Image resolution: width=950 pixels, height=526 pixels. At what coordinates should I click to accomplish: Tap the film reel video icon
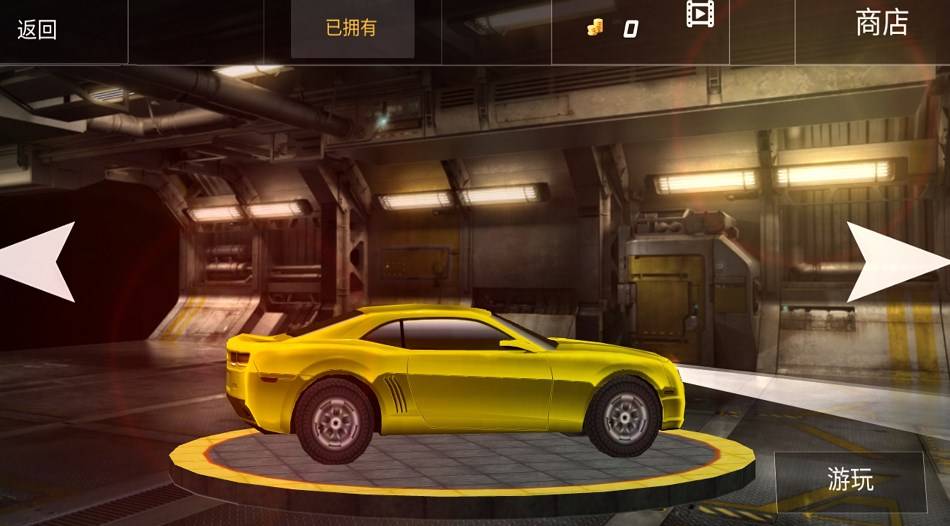point(700,14)
